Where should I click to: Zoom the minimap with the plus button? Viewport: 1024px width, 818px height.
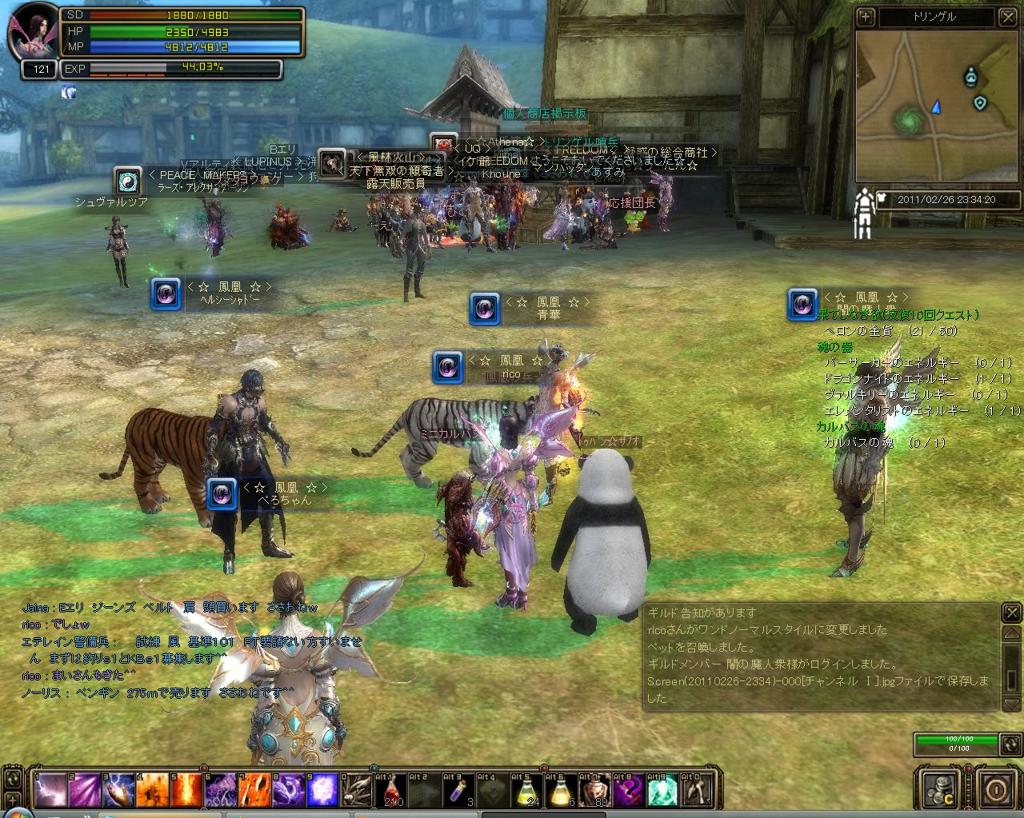tap(866, 17)
